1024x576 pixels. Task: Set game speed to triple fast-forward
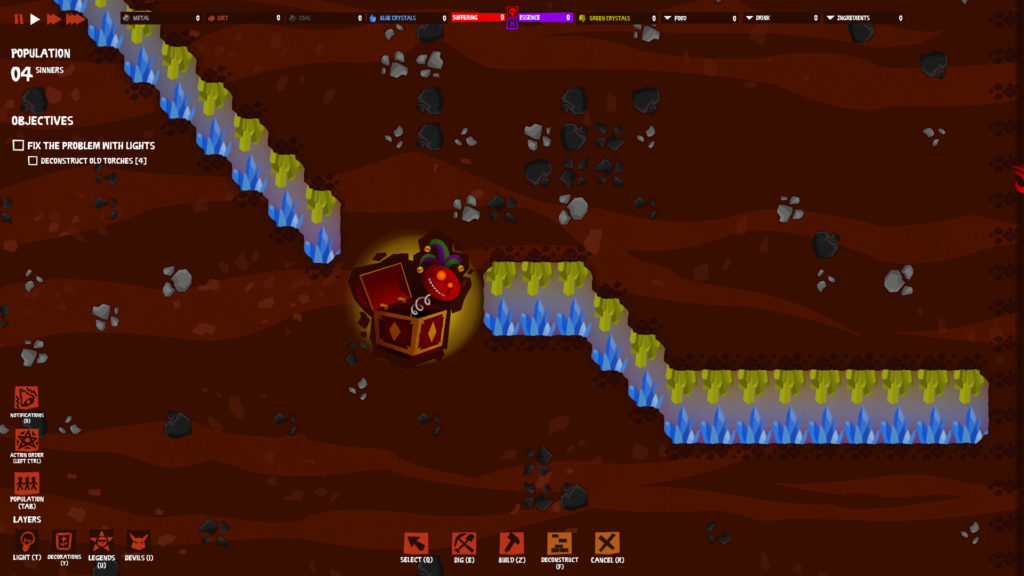(x=75, y=19)
